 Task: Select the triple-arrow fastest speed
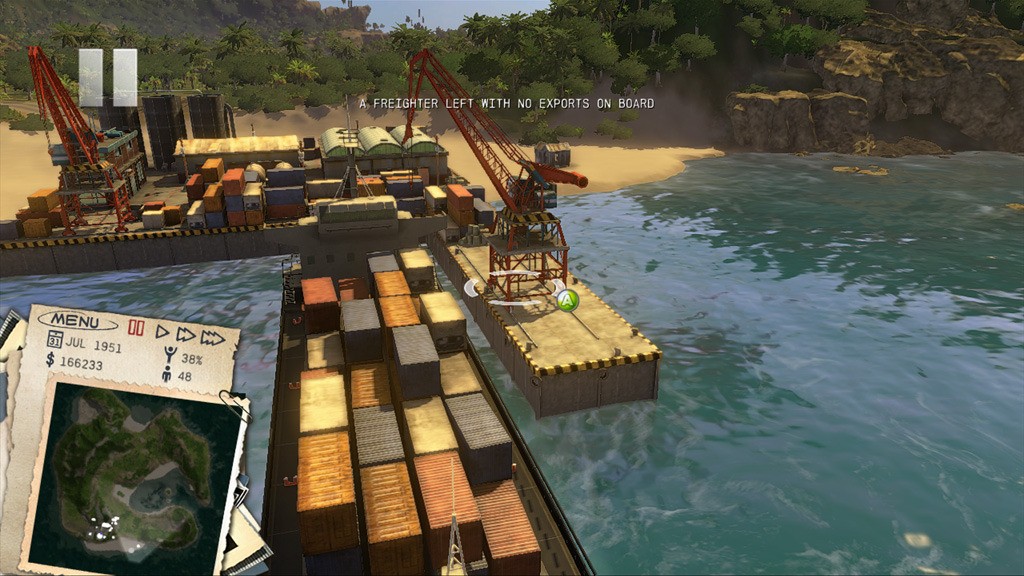[213, 338]
